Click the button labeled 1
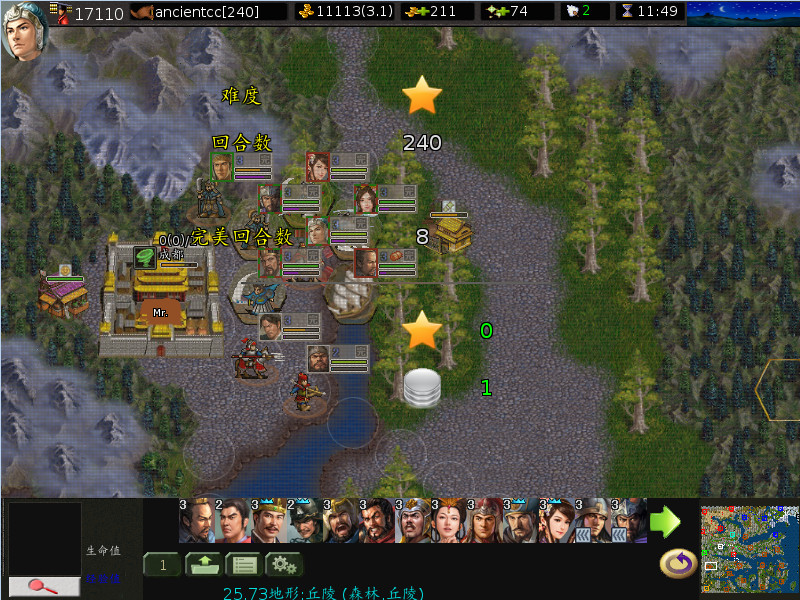Screen dimensions: 800x600 pos(161,565)
